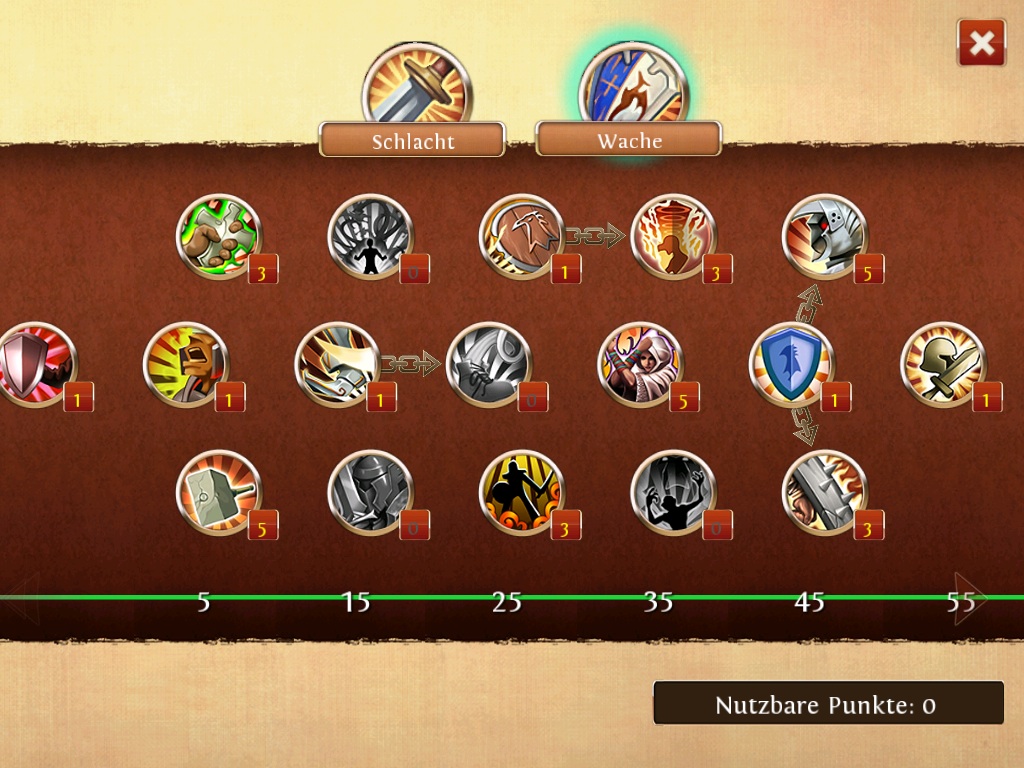The image size is (1024, 768).
Task: Pick the fiery tornado figure skill
Action: [673, 236]
